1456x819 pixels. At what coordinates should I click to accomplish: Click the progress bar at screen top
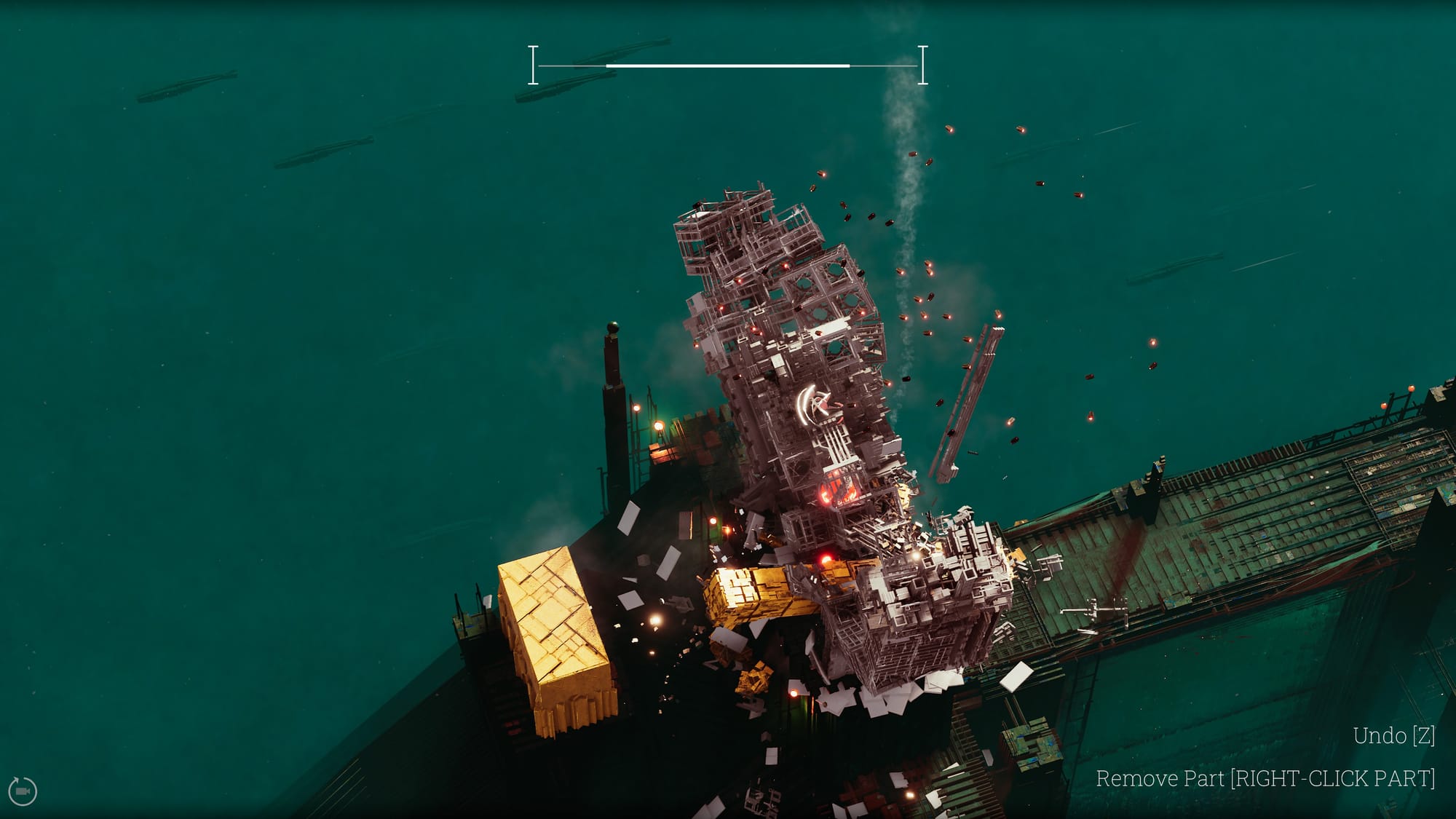(728, 64)
